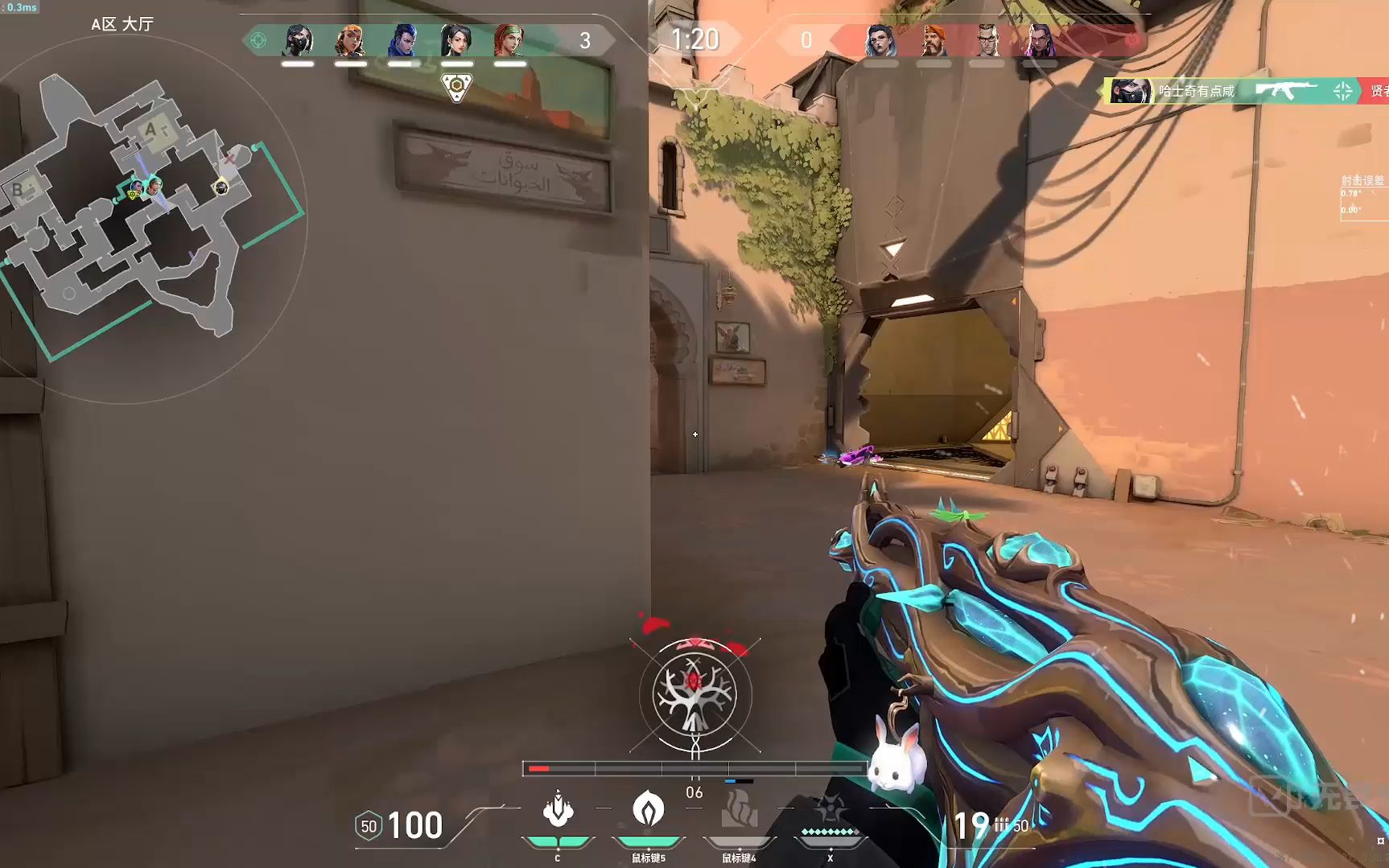Screen dimensions: 1389x868
Task: Activate the C ability rocket-shaped icon
Action: click(x=558, y=809)
